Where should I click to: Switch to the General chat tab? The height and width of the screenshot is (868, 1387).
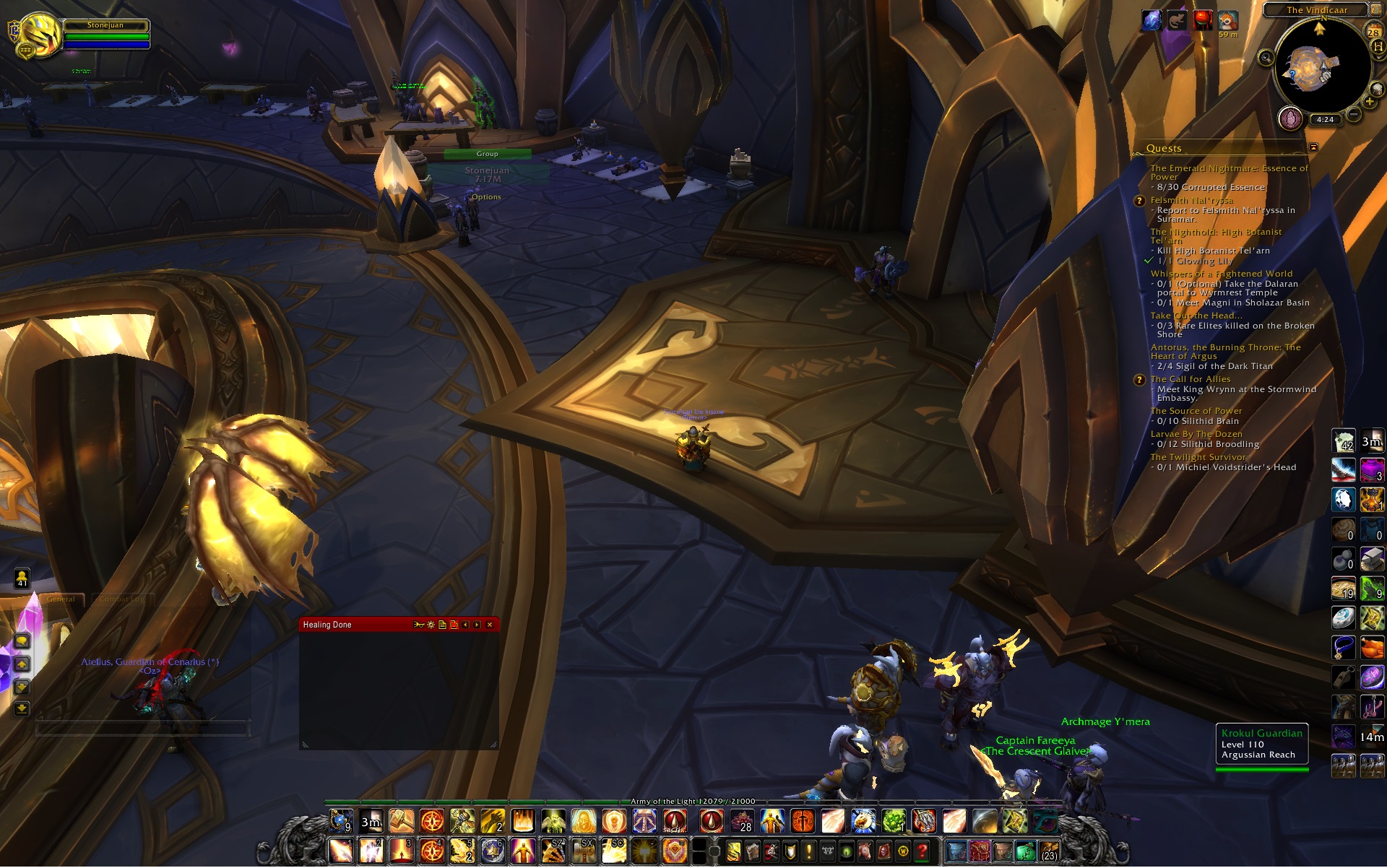[61, 599]
